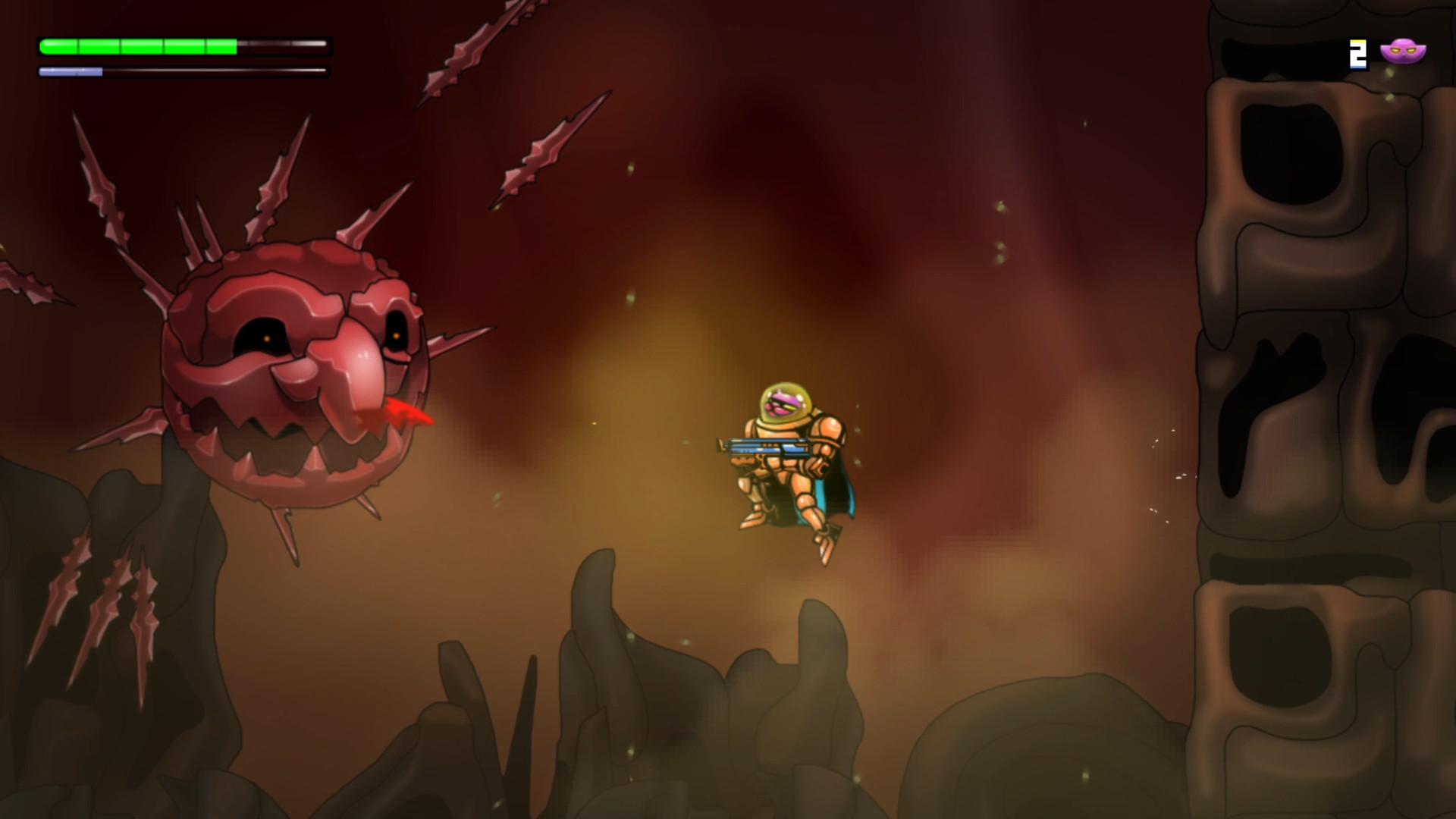Click the purple energy bar below health
This screenshot has height=819, width=1456.
pos(72,72)
